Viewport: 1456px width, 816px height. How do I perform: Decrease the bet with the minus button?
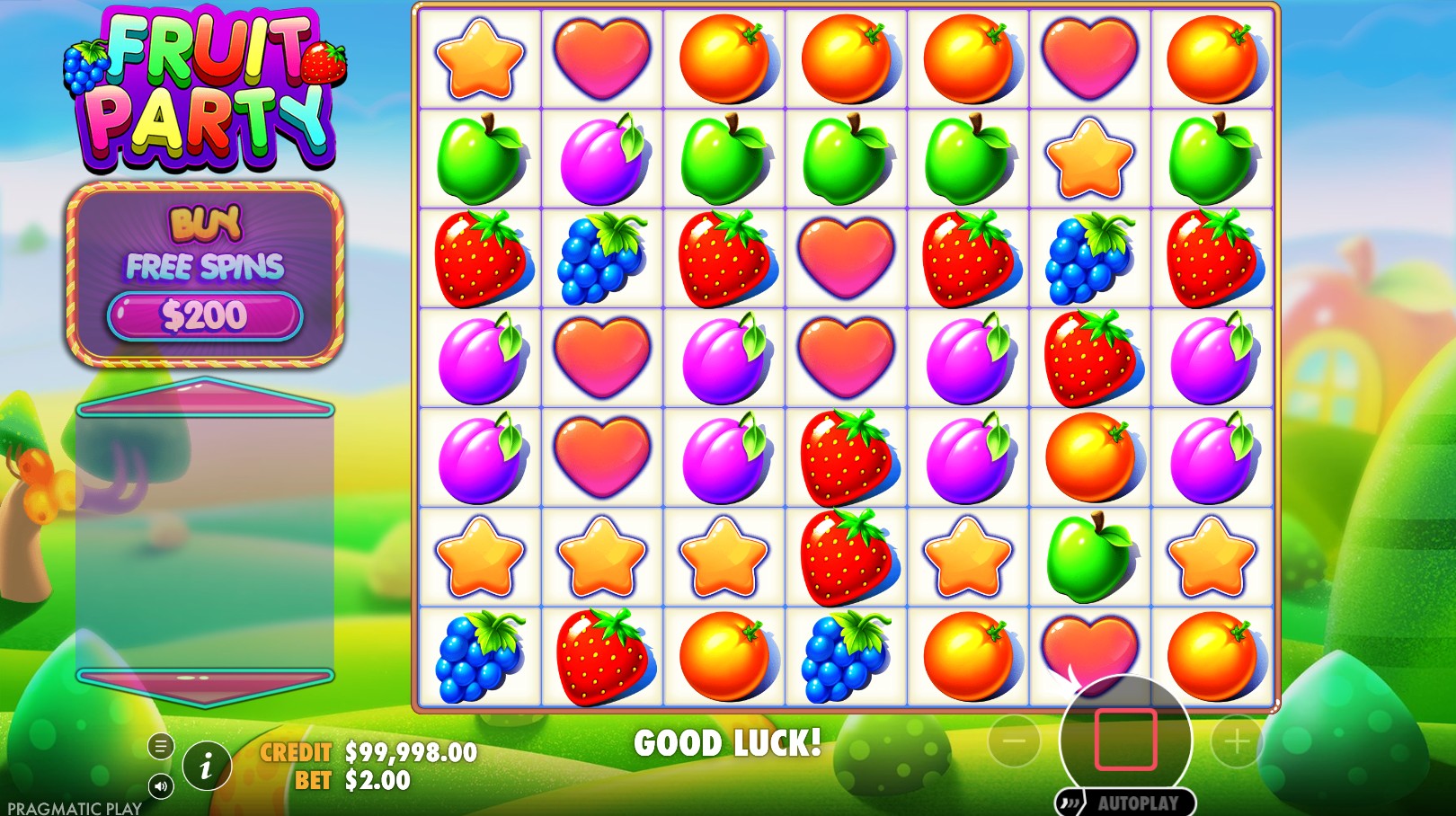pos(1014,741)
